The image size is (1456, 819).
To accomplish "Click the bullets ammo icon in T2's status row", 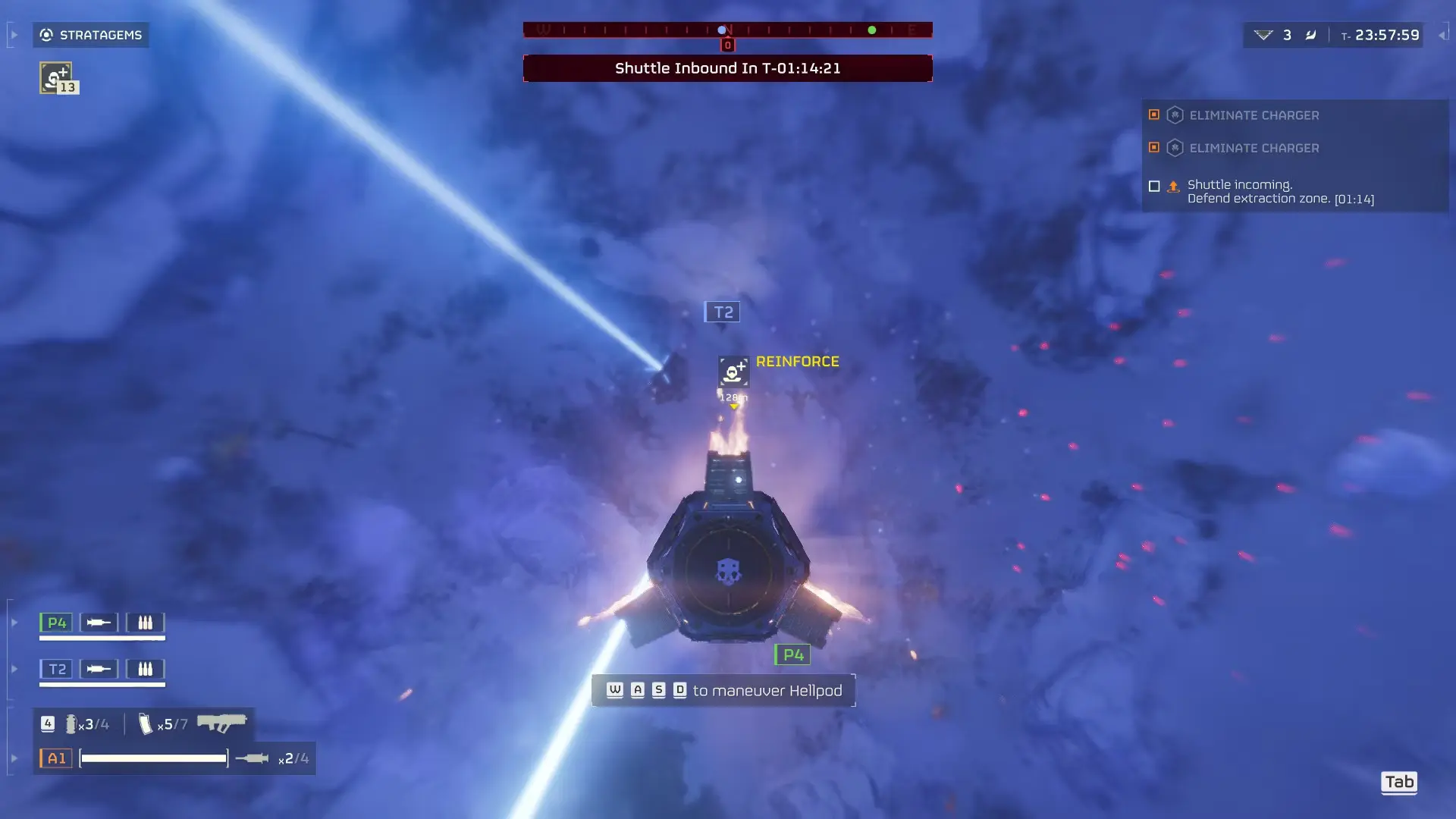I will point(146,669).
